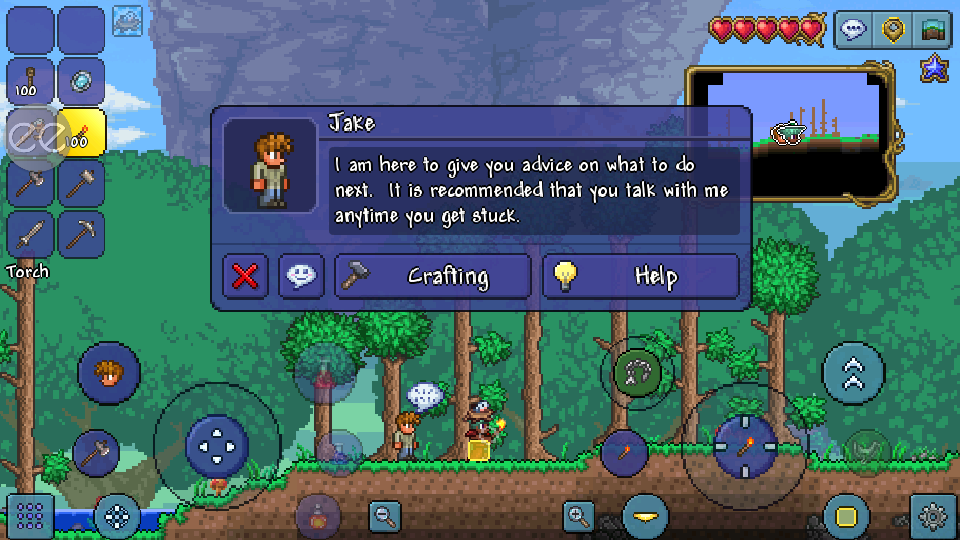Select the sword hotbar slot
Viewport: 960px width, 540px height.
click(31, 234)
